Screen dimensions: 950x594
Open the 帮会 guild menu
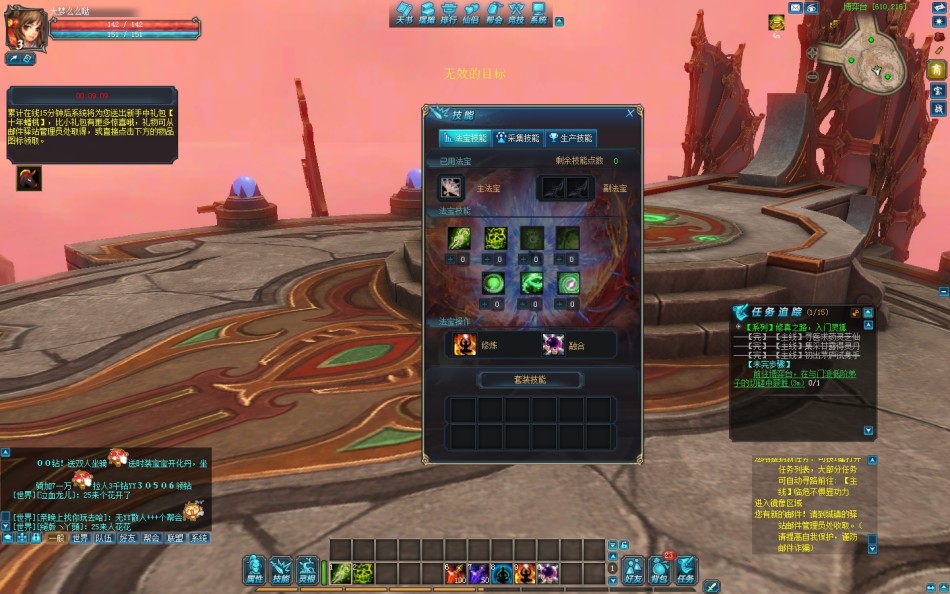pos(494,14)
